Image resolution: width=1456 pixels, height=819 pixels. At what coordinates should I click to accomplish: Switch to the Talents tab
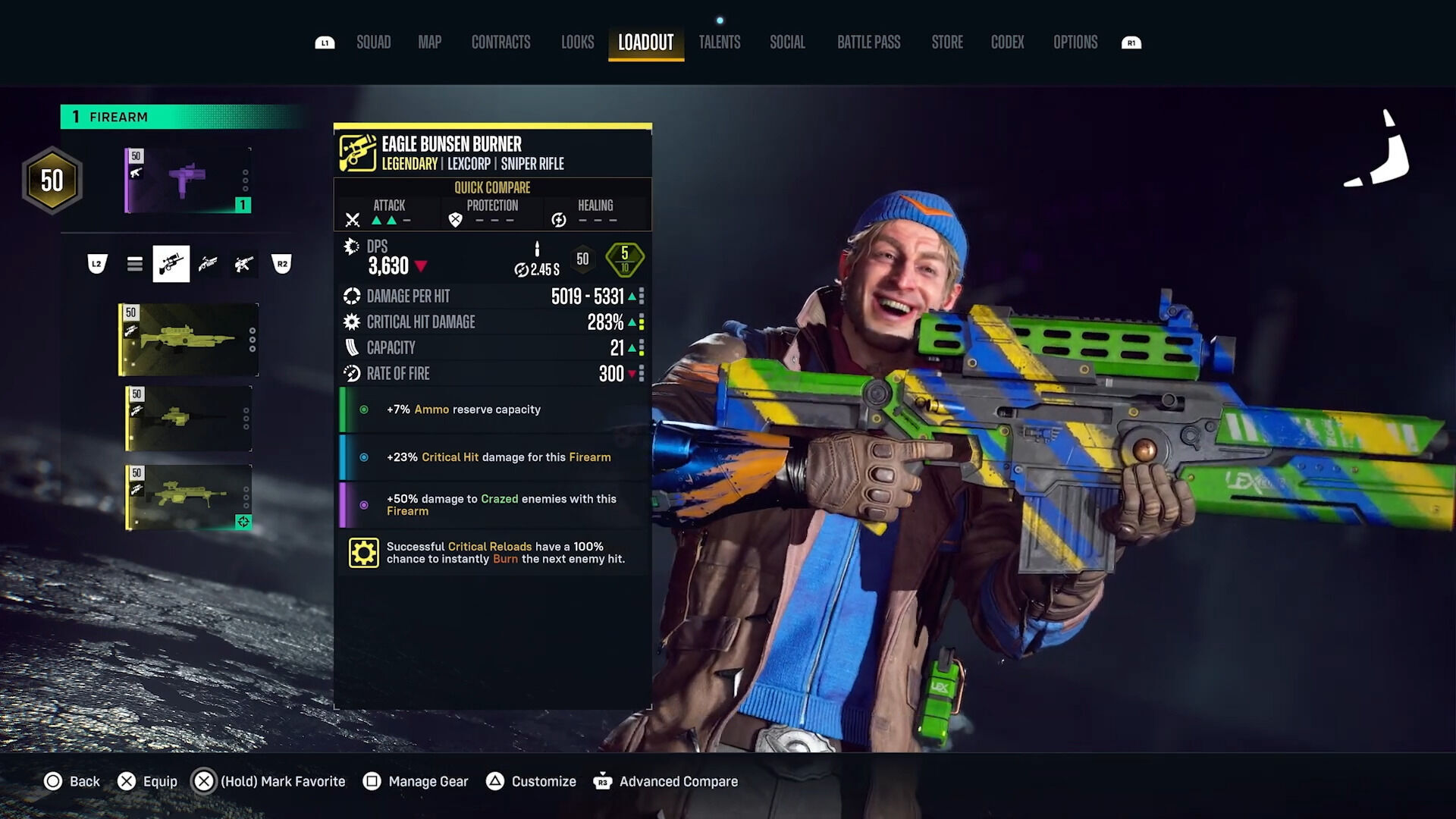click(x=719, y=42)
